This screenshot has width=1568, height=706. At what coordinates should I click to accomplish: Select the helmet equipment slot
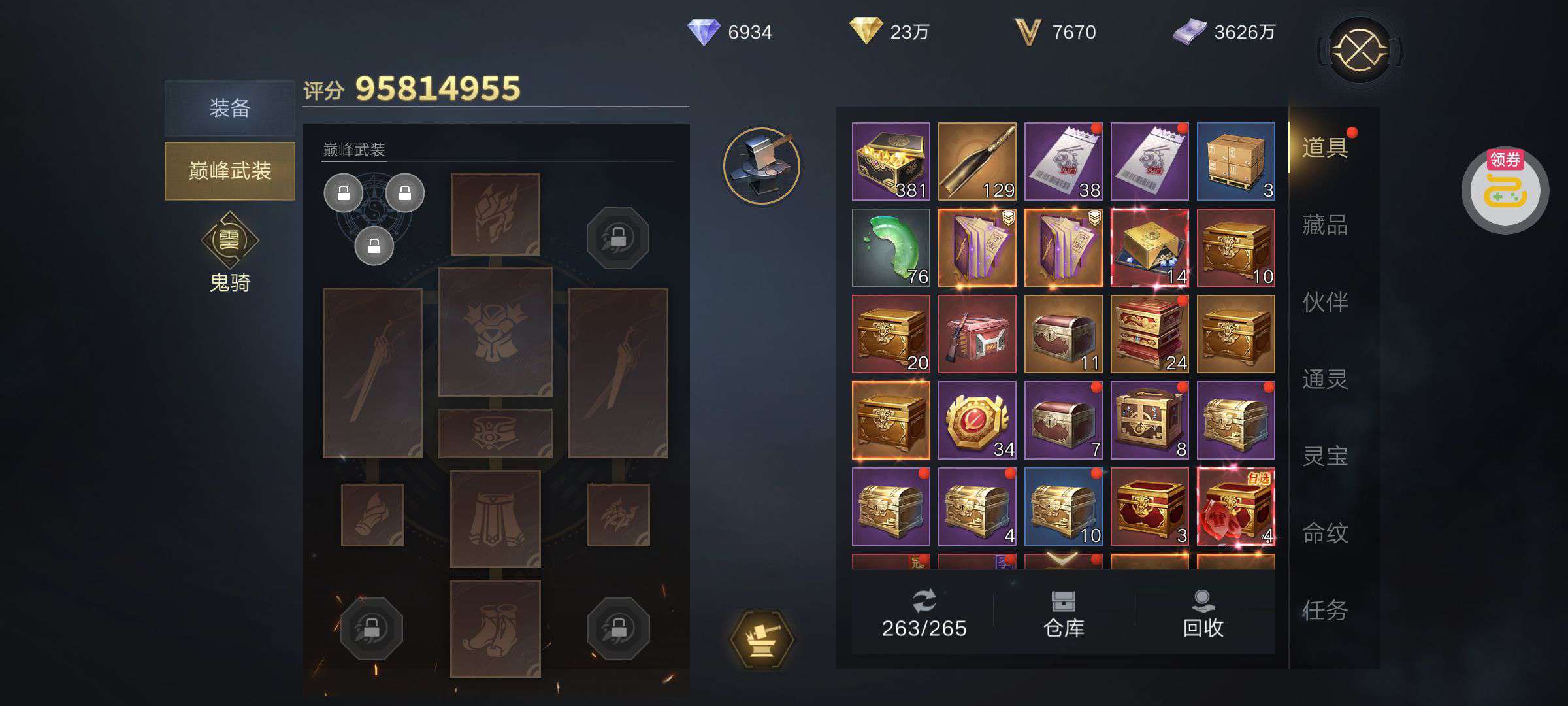pos(495,214)
